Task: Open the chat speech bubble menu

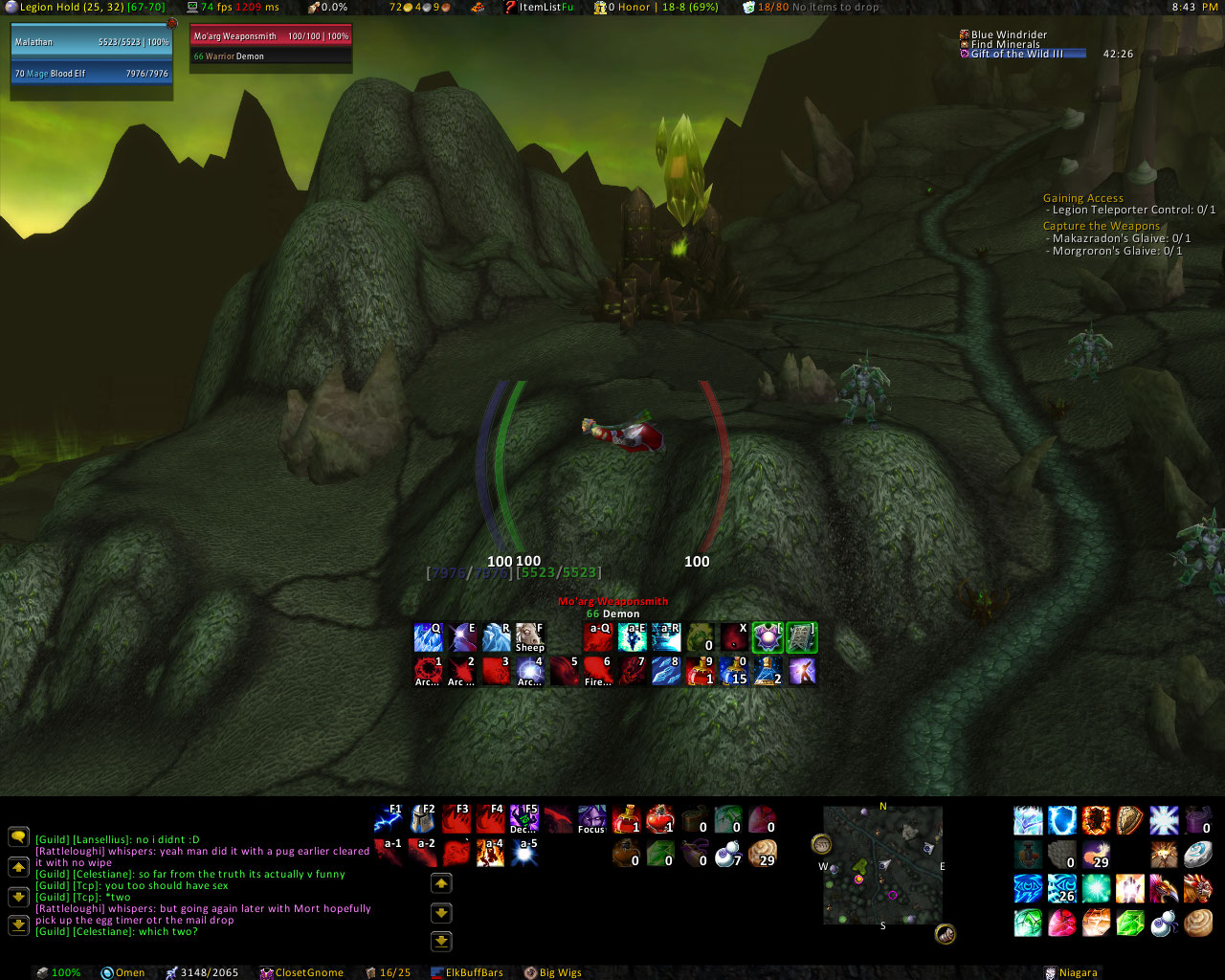Action: [x=18, y=837]
